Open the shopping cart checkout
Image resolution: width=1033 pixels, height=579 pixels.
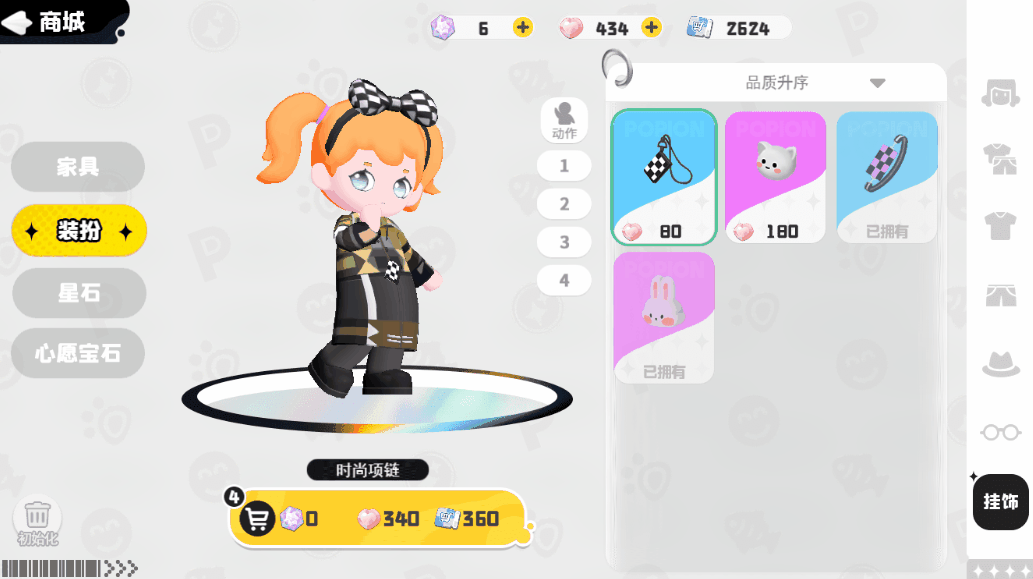pyautogui.click(x=258, y=518)
